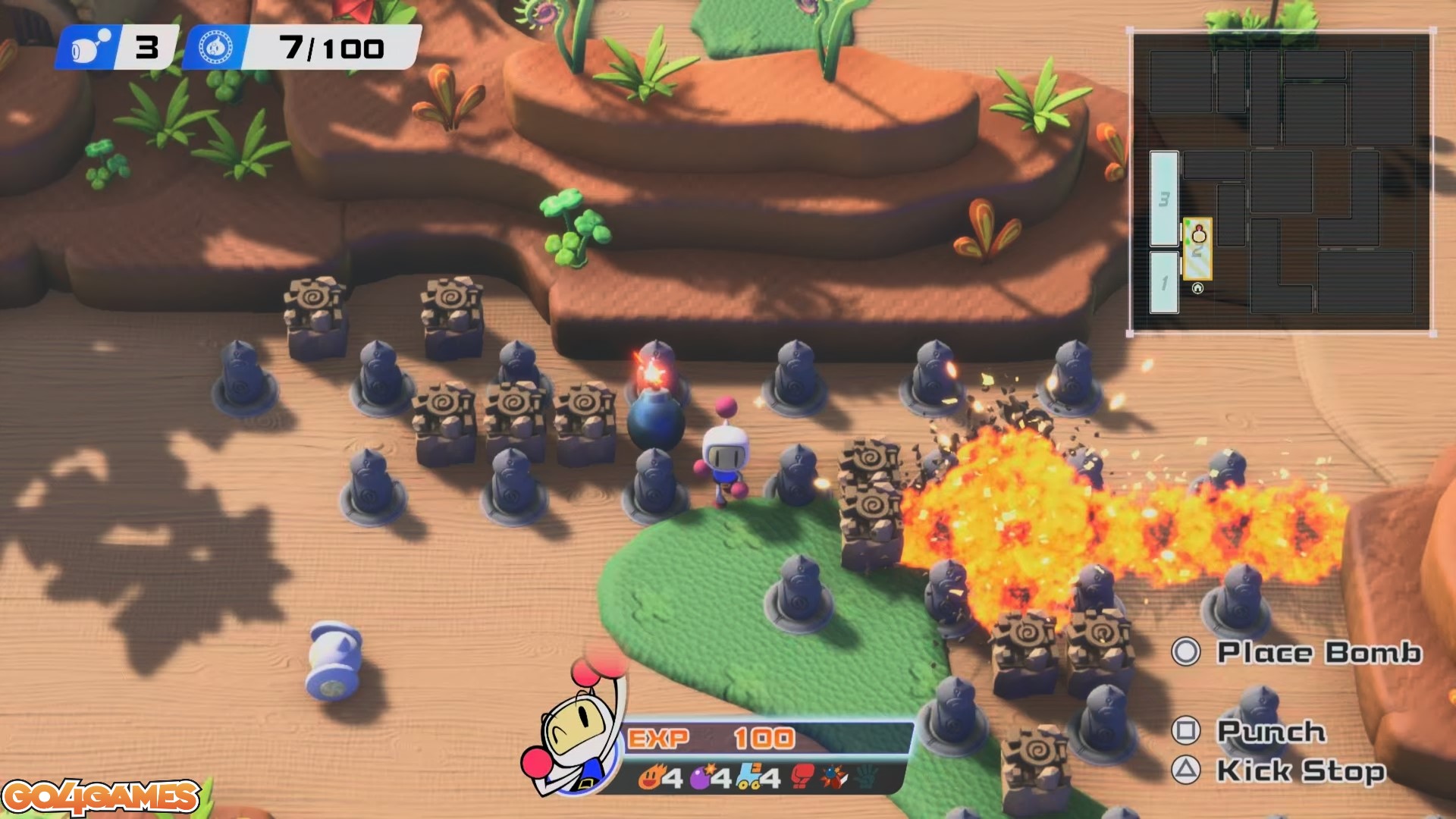Screen dimensions: 1456x819
Task: Open the room layout minimap
Action: pyautogui.click(x=1281, y=180)
